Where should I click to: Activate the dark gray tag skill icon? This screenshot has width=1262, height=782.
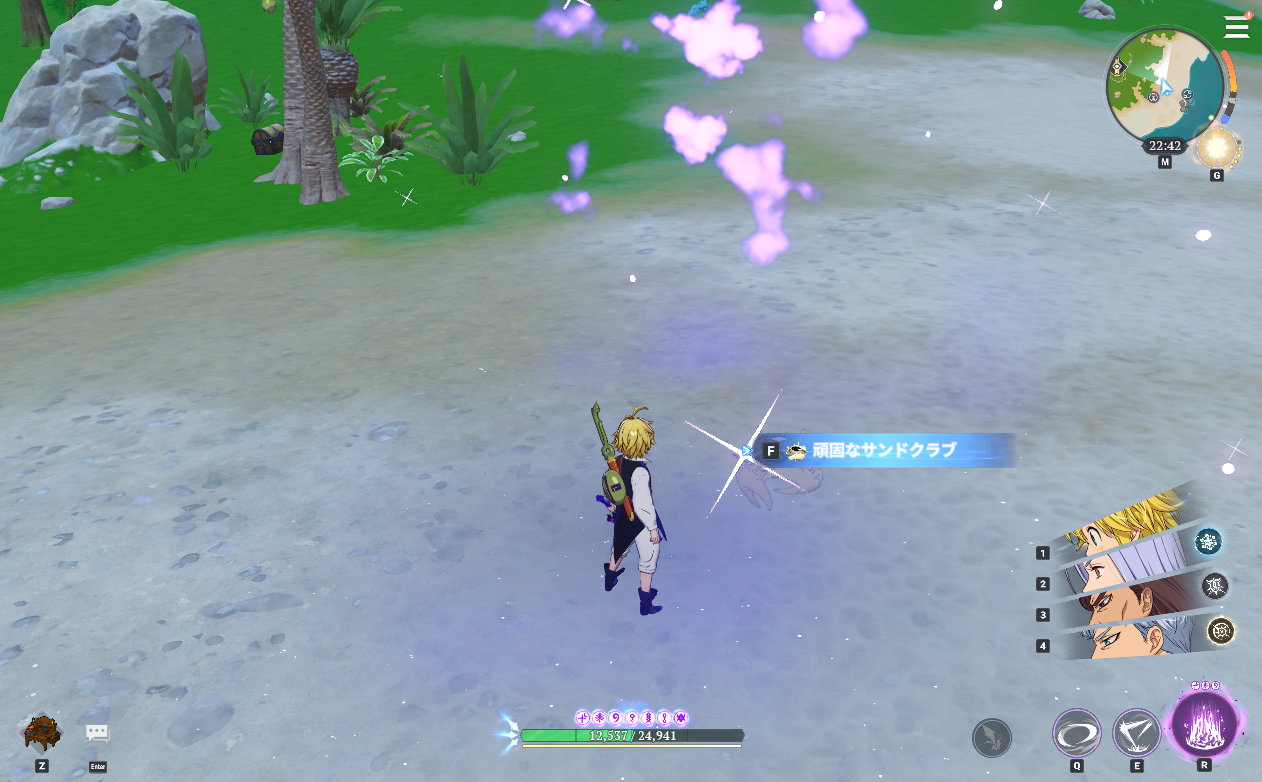[1215, 586]
